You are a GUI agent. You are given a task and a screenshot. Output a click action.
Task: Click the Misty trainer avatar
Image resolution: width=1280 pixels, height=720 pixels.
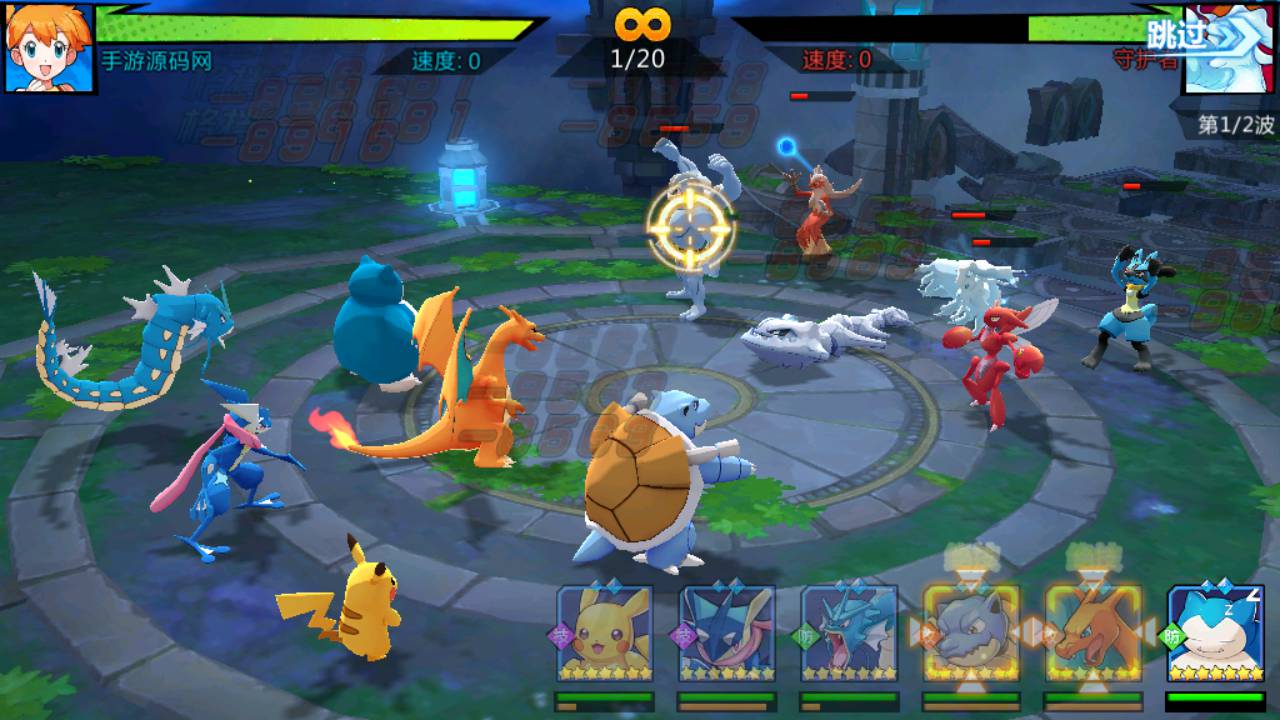point(50,48)
